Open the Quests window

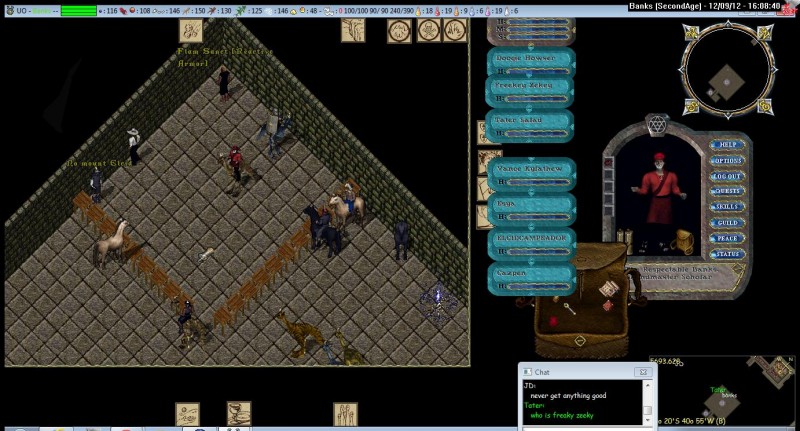pyautogui.click(x=727, y=191)
